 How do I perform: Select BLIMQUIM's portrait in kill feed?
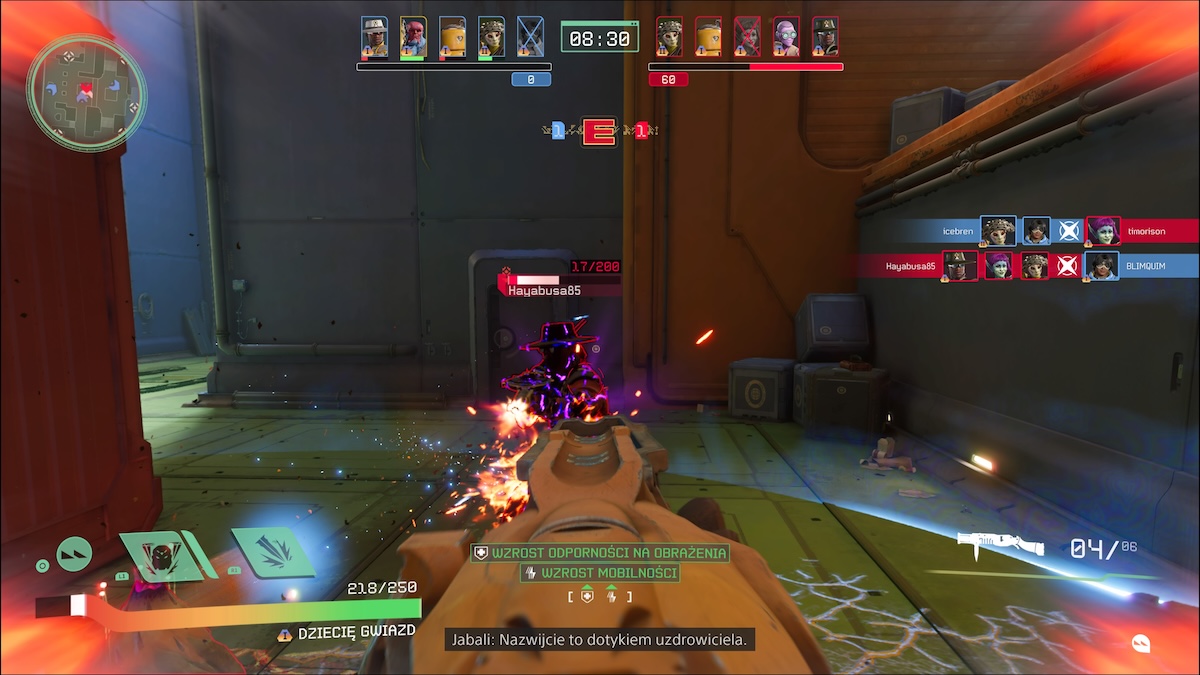pyautogui.click(x=1102, y=266)
